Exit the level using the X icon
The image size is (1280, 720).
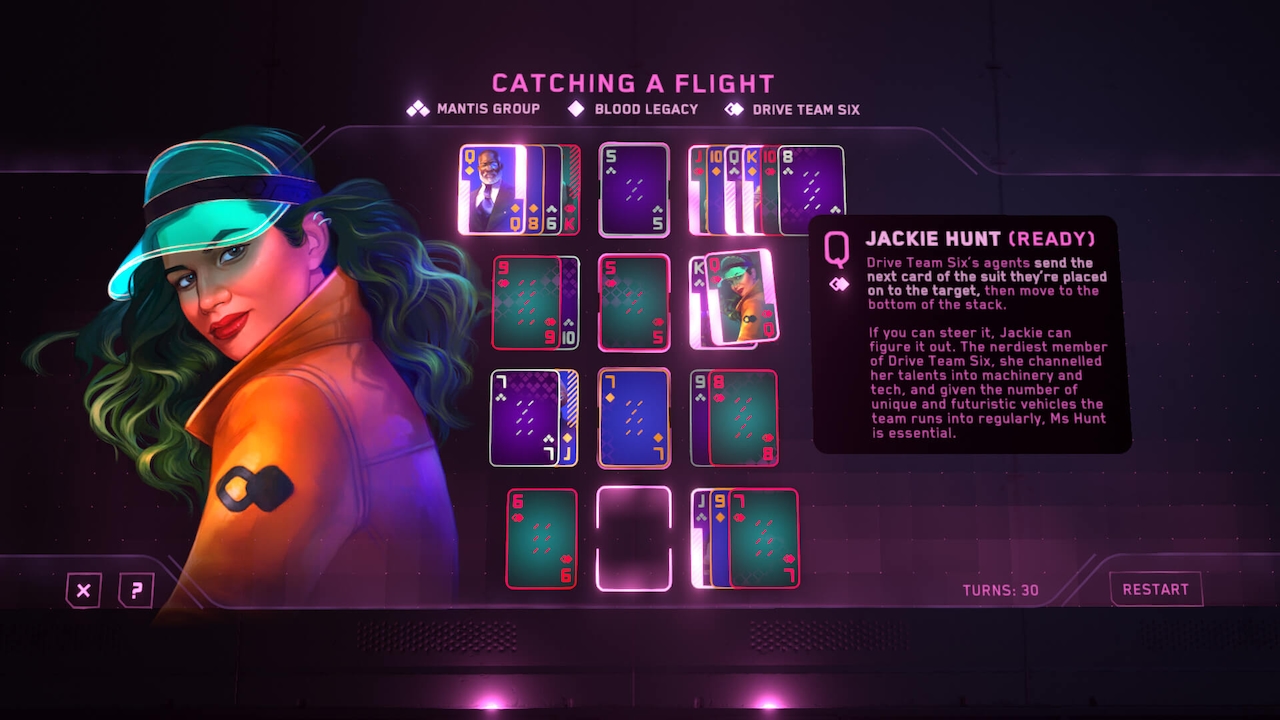[83, 590]
